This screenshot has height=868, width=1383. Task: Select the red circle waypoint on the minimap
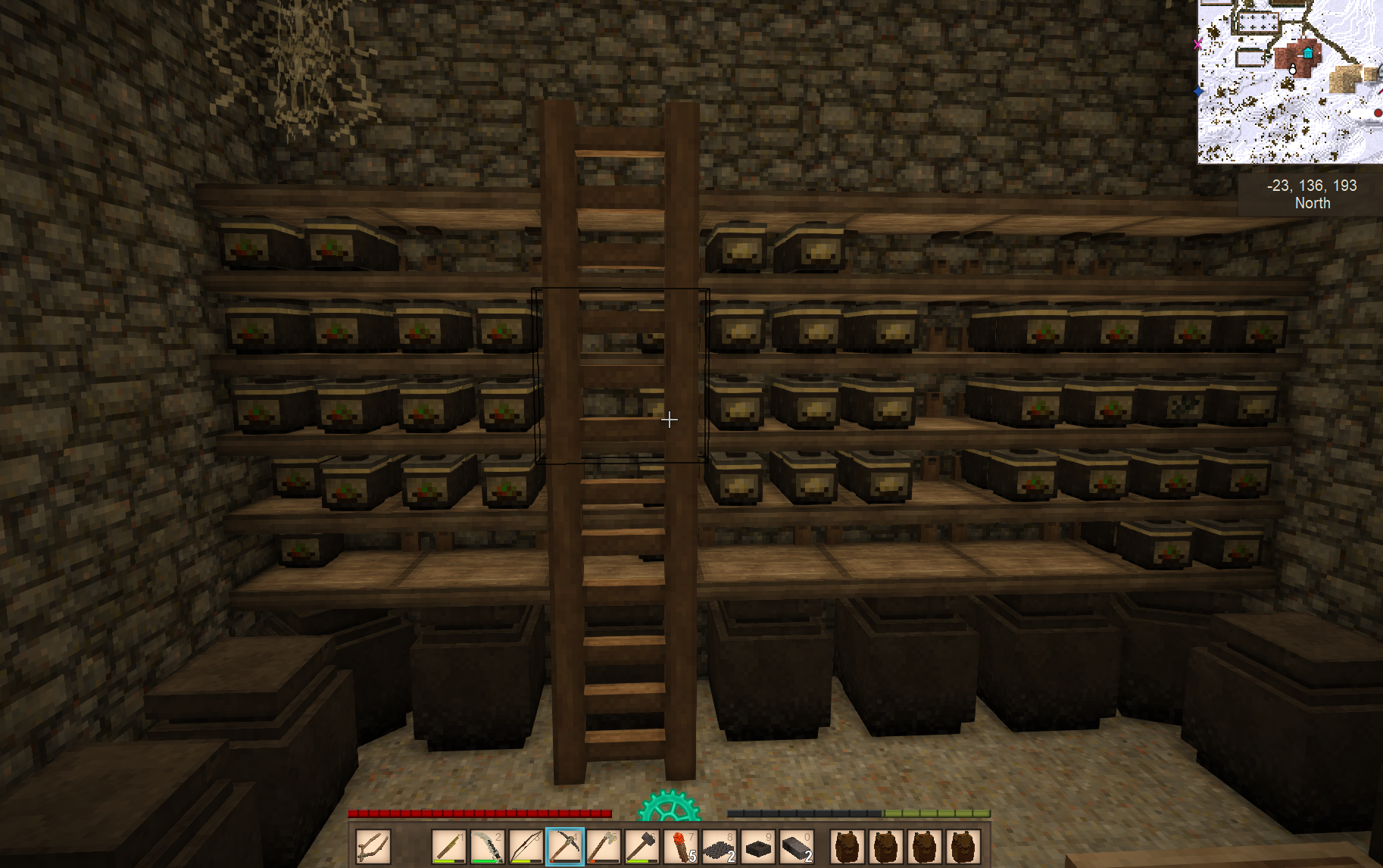(x=1378, y=113)
